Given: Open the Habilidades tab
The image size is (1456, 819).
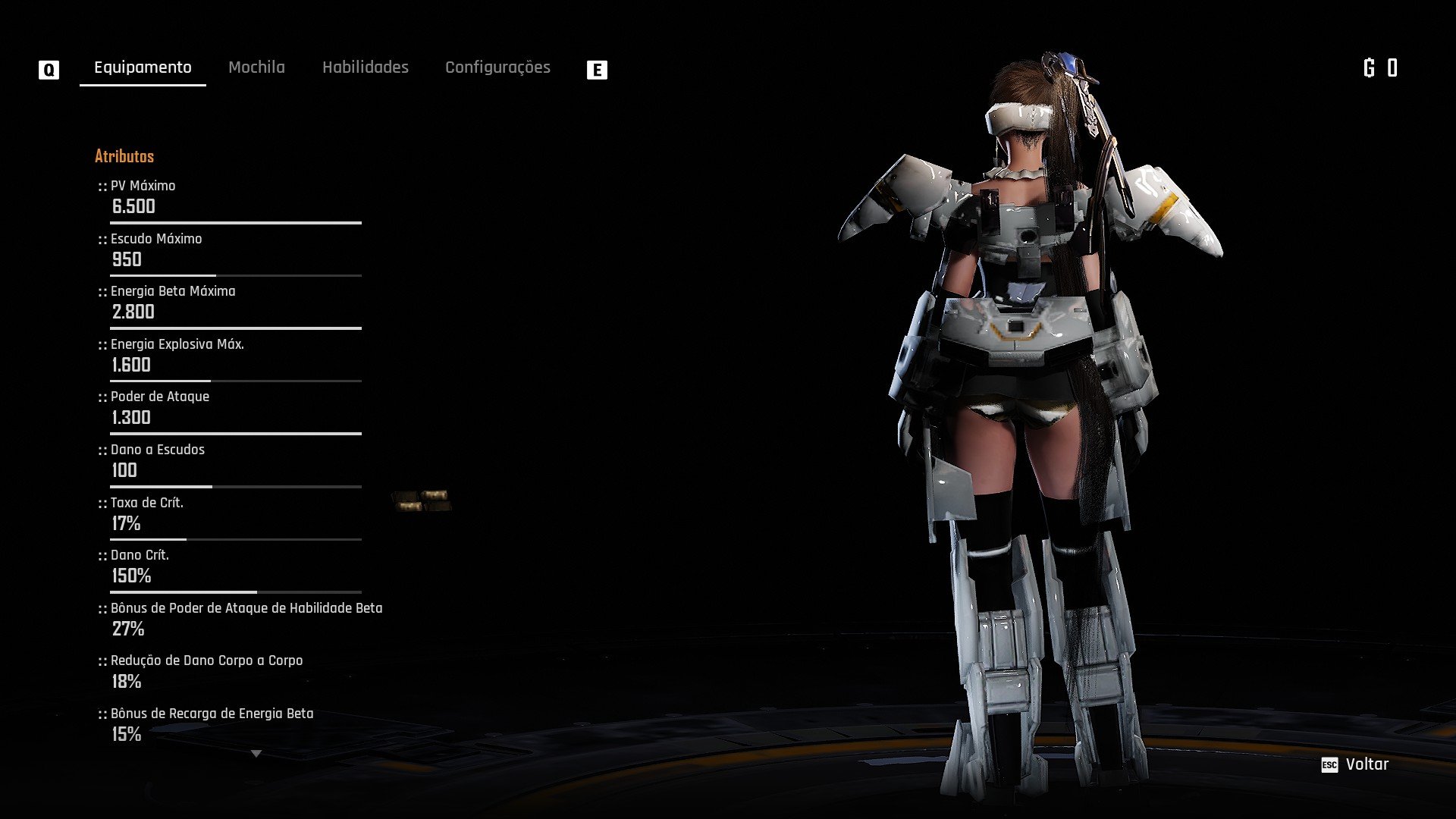Looking at the screenshot, I should point(365,67).
